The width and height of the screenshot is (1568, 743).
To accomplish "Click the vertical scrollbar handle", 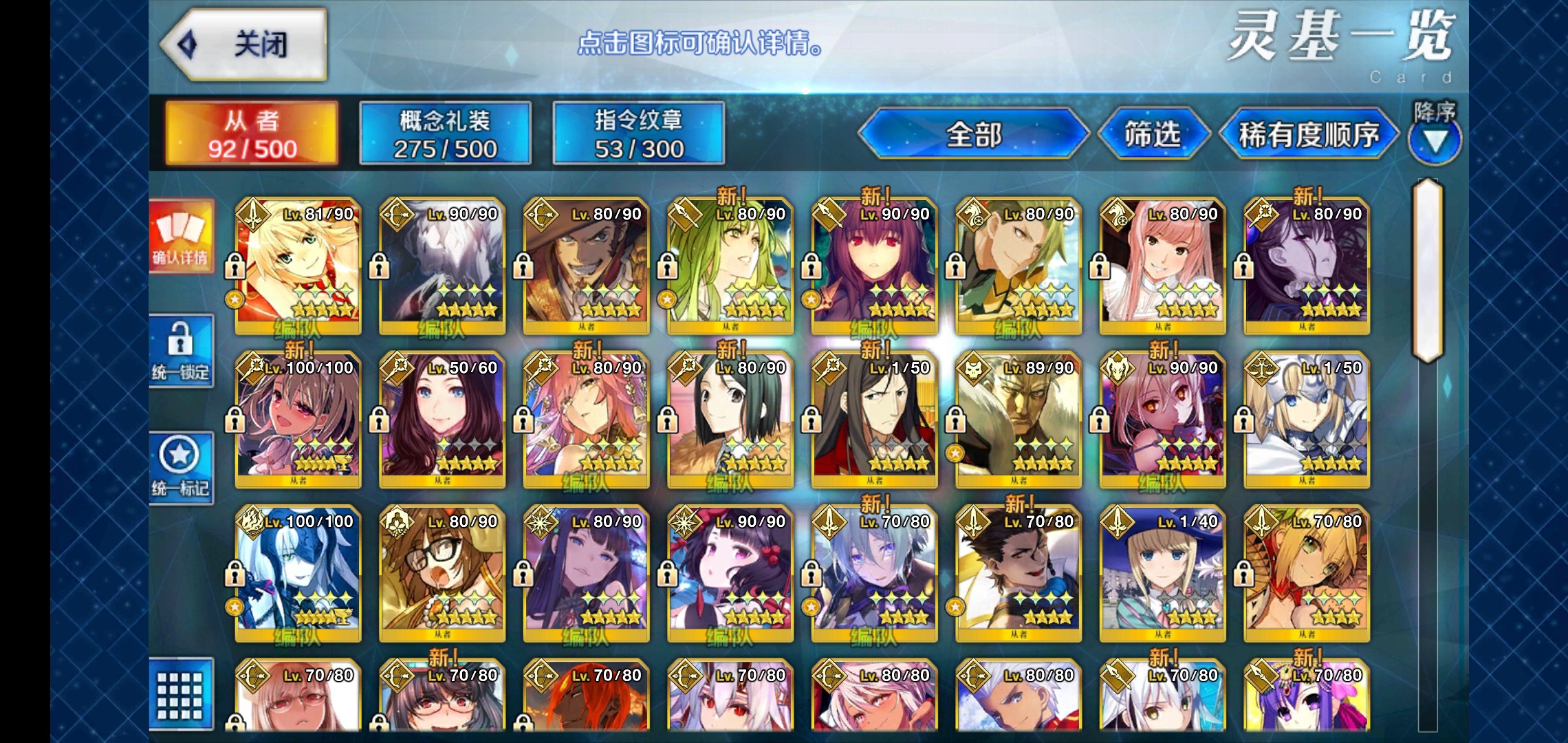I will point(1427,270).
